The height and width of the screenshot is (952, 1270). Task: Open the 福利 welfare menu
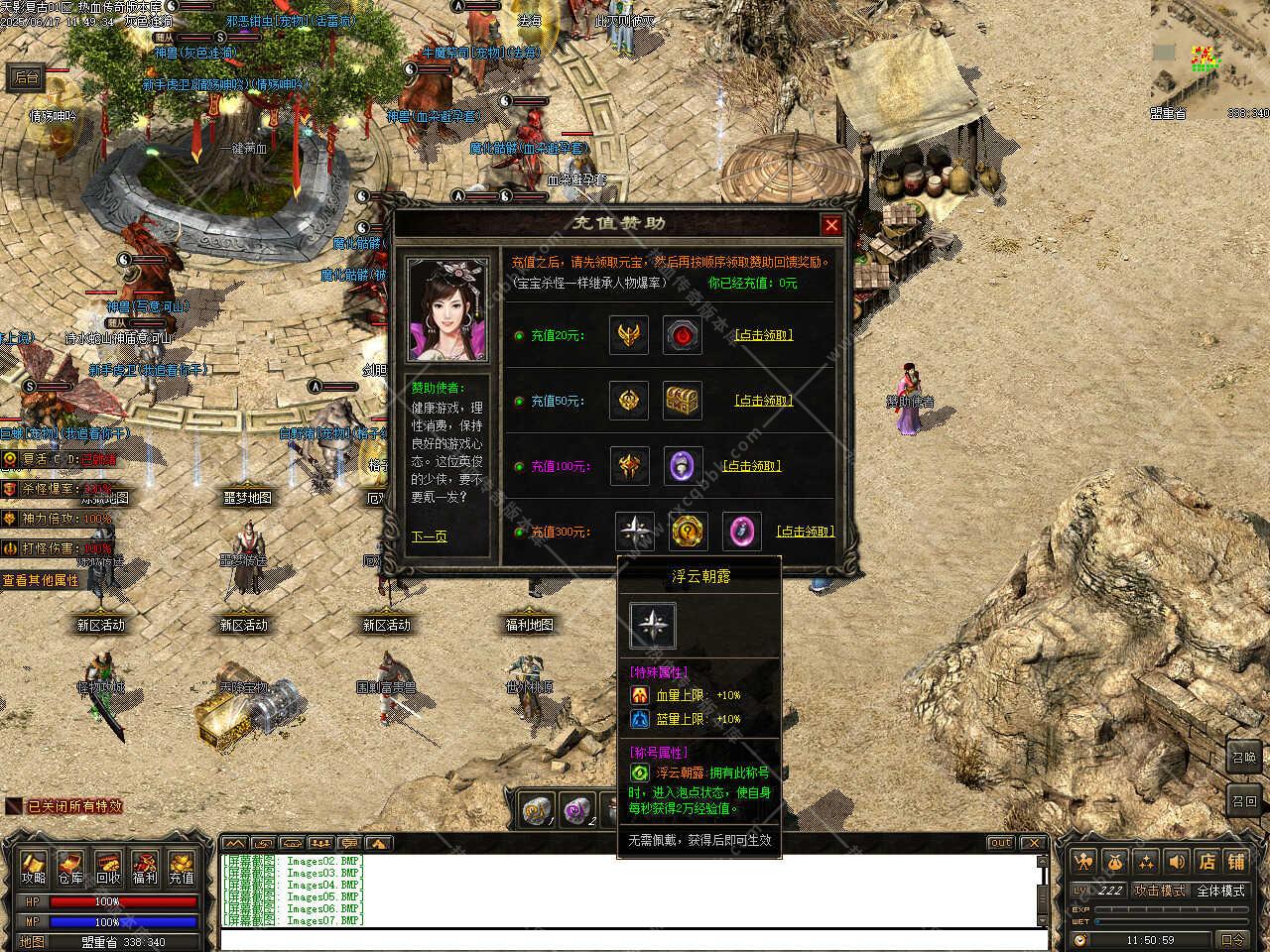145,868
